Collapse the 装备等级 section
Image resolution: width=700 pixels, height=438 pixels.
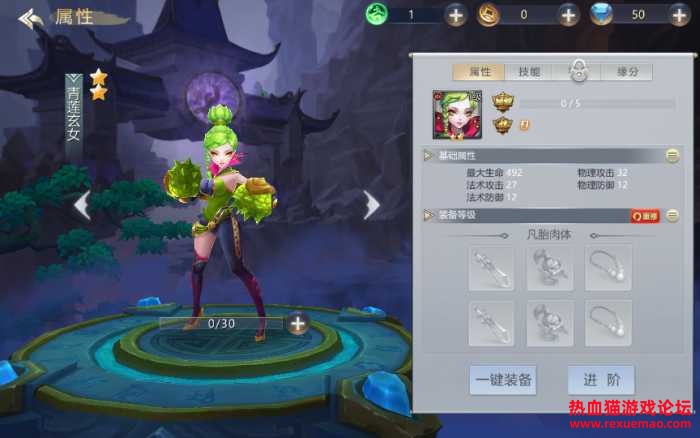click(672, 215)
